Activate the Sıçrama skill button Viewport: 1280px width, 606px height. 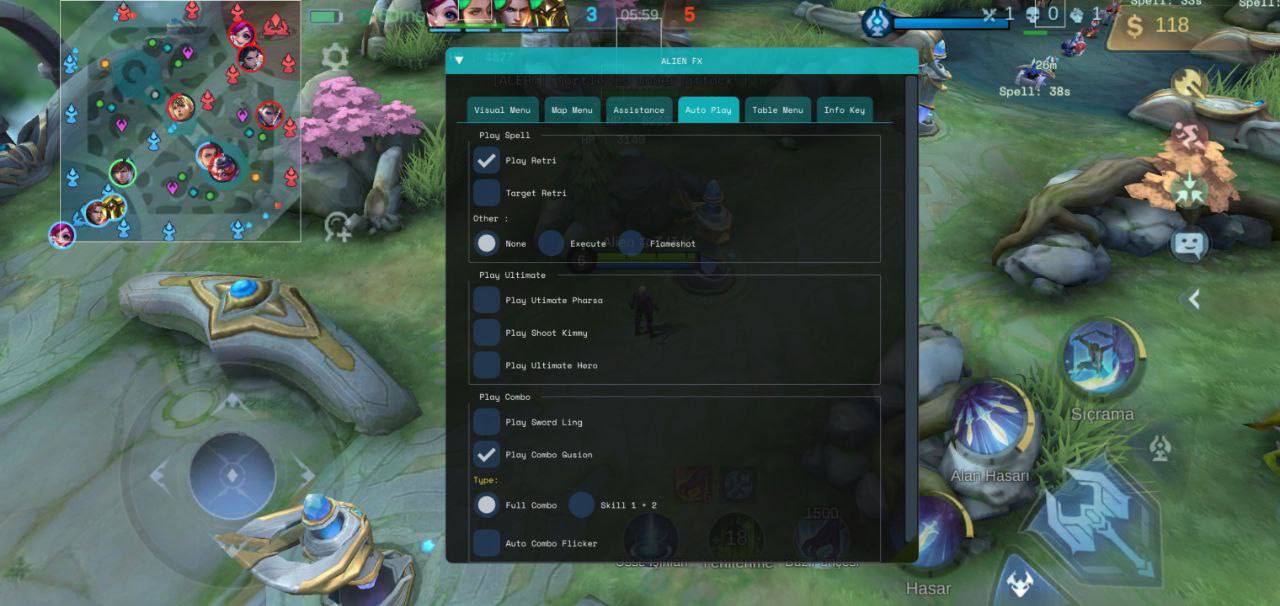point(1101,358)
